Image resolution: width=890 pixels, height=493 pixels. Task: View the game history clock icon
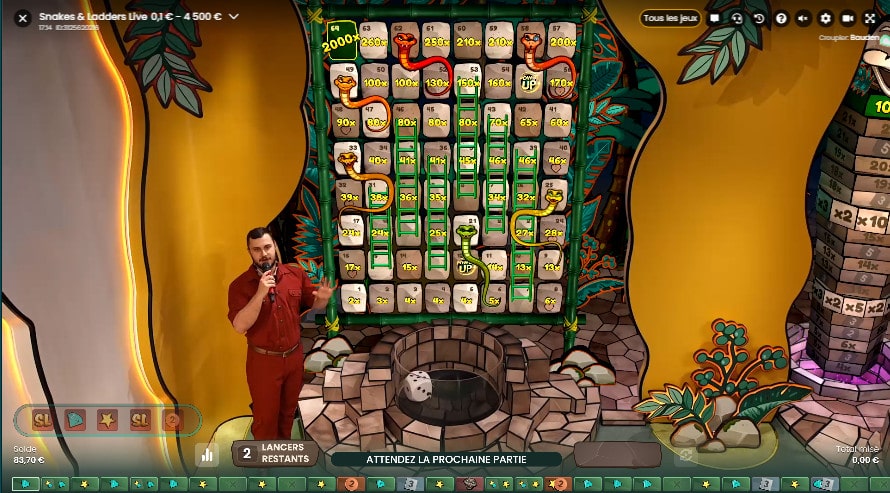tap(759, 18)
